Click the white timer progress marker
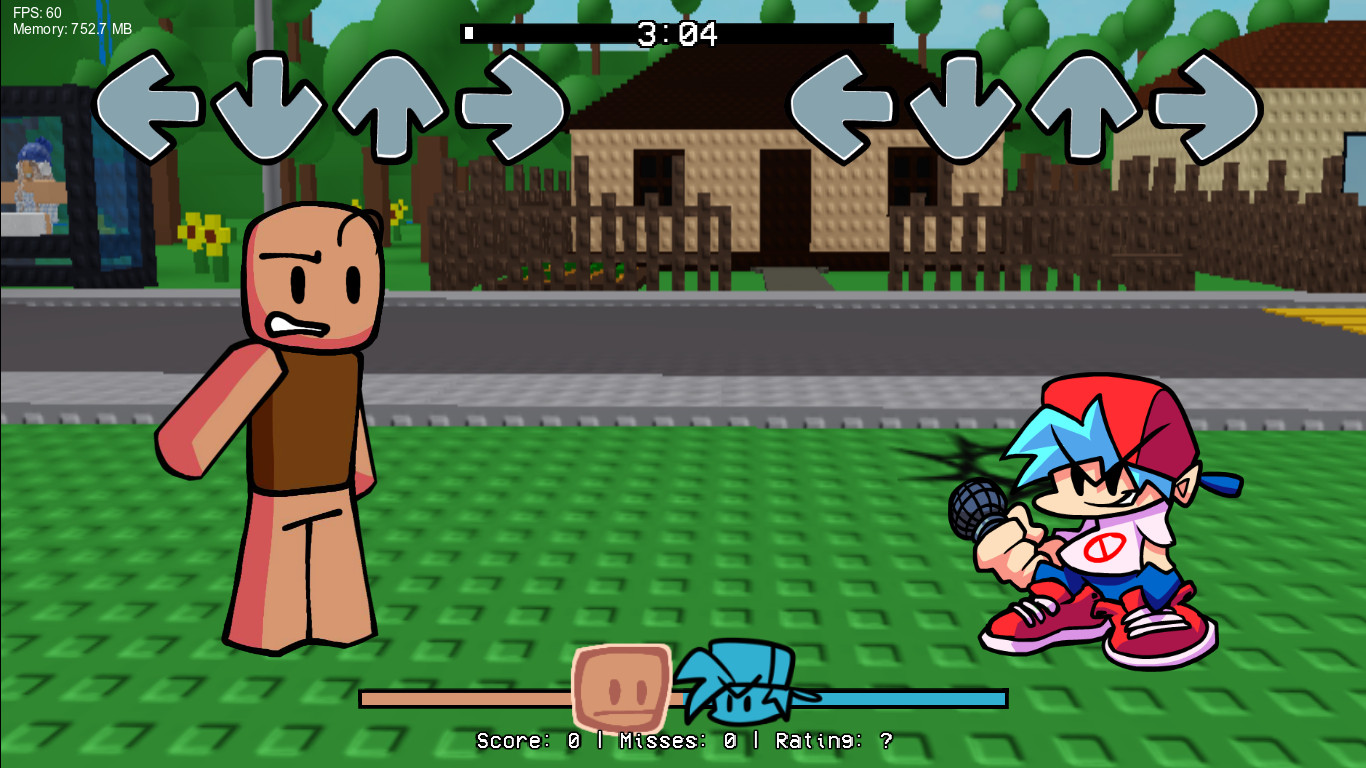This screenshot has width=1366, height=768. (468, 33)
